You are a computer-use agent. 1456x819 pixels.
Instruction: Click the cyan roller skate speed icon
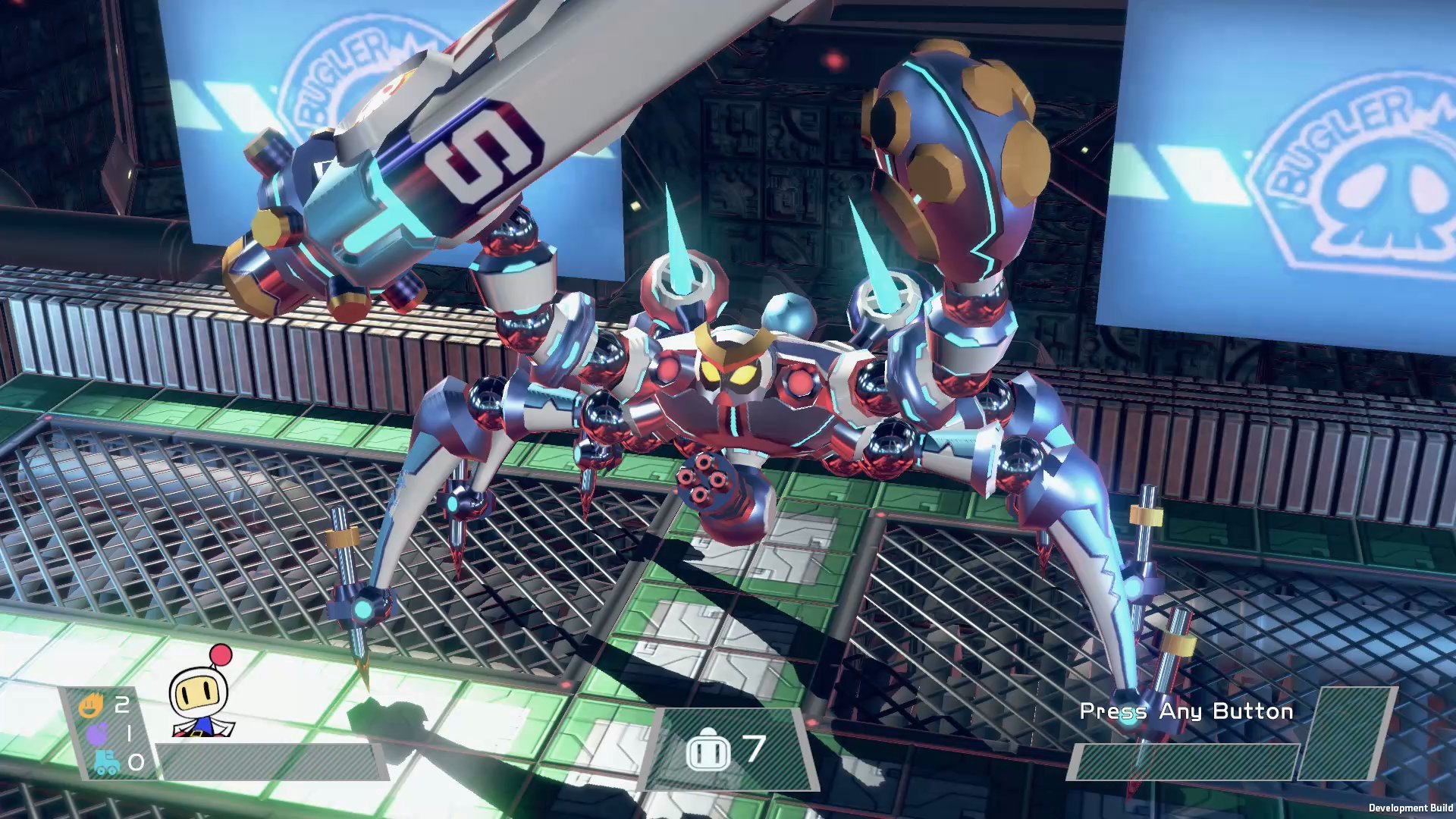106,762
